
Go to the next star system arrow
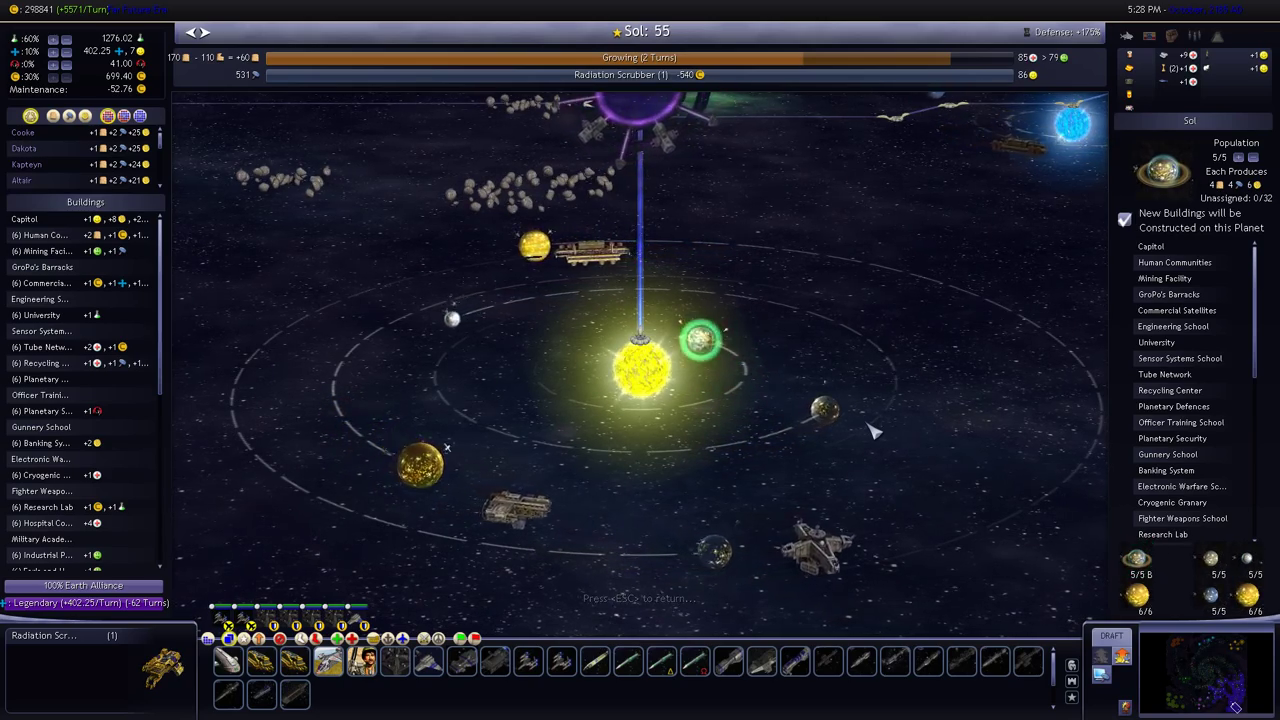(205, 32)
